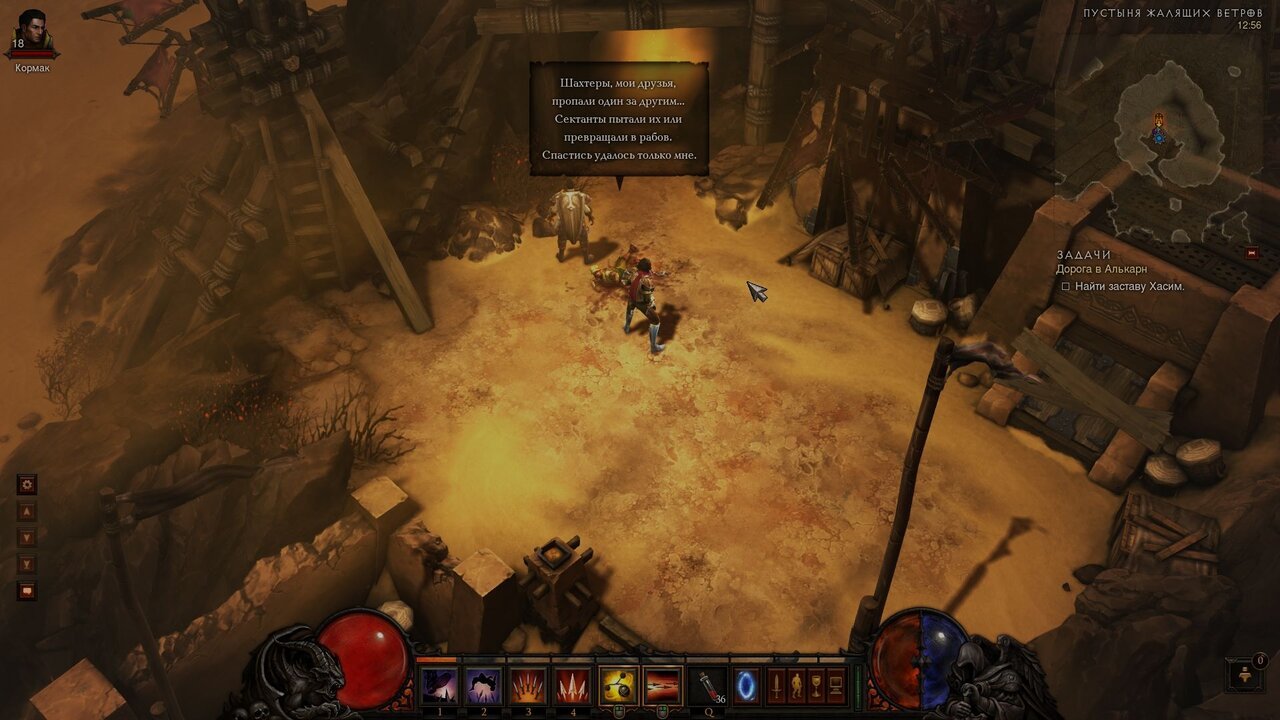Click the notification button showing 0

pos(1246,674)
